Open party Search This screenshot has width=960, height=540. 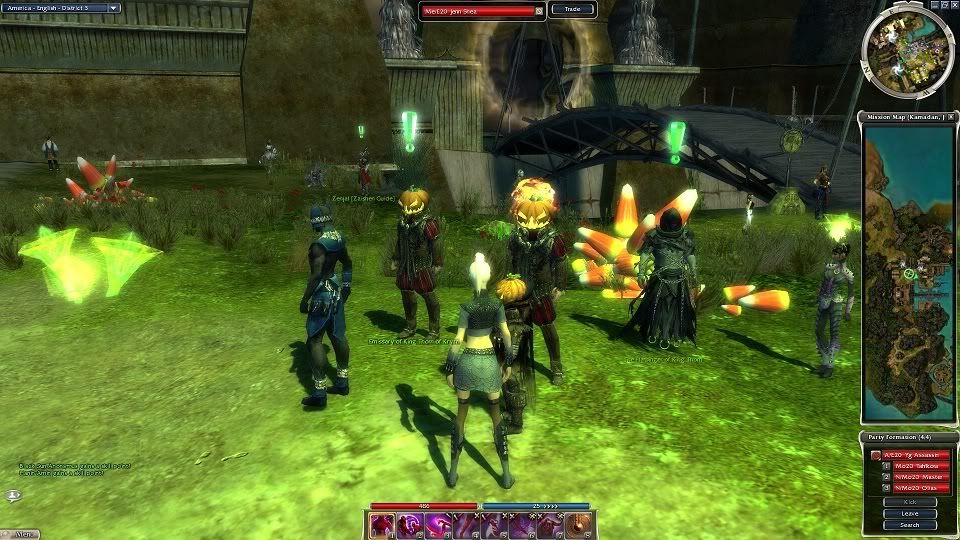point(909,524)
